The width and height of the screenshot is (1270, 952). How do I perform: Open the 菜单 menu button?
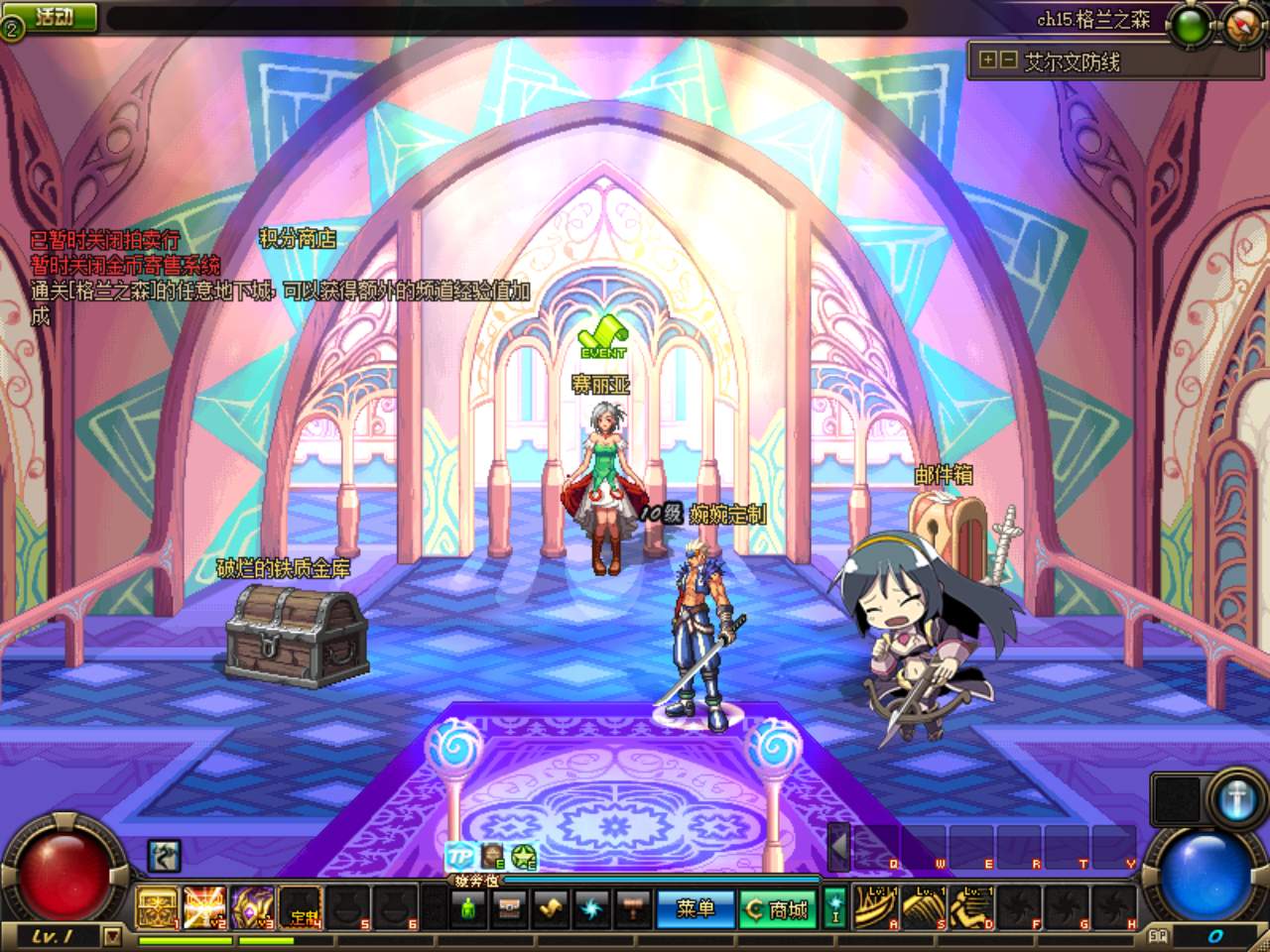[x=696, y=907]
